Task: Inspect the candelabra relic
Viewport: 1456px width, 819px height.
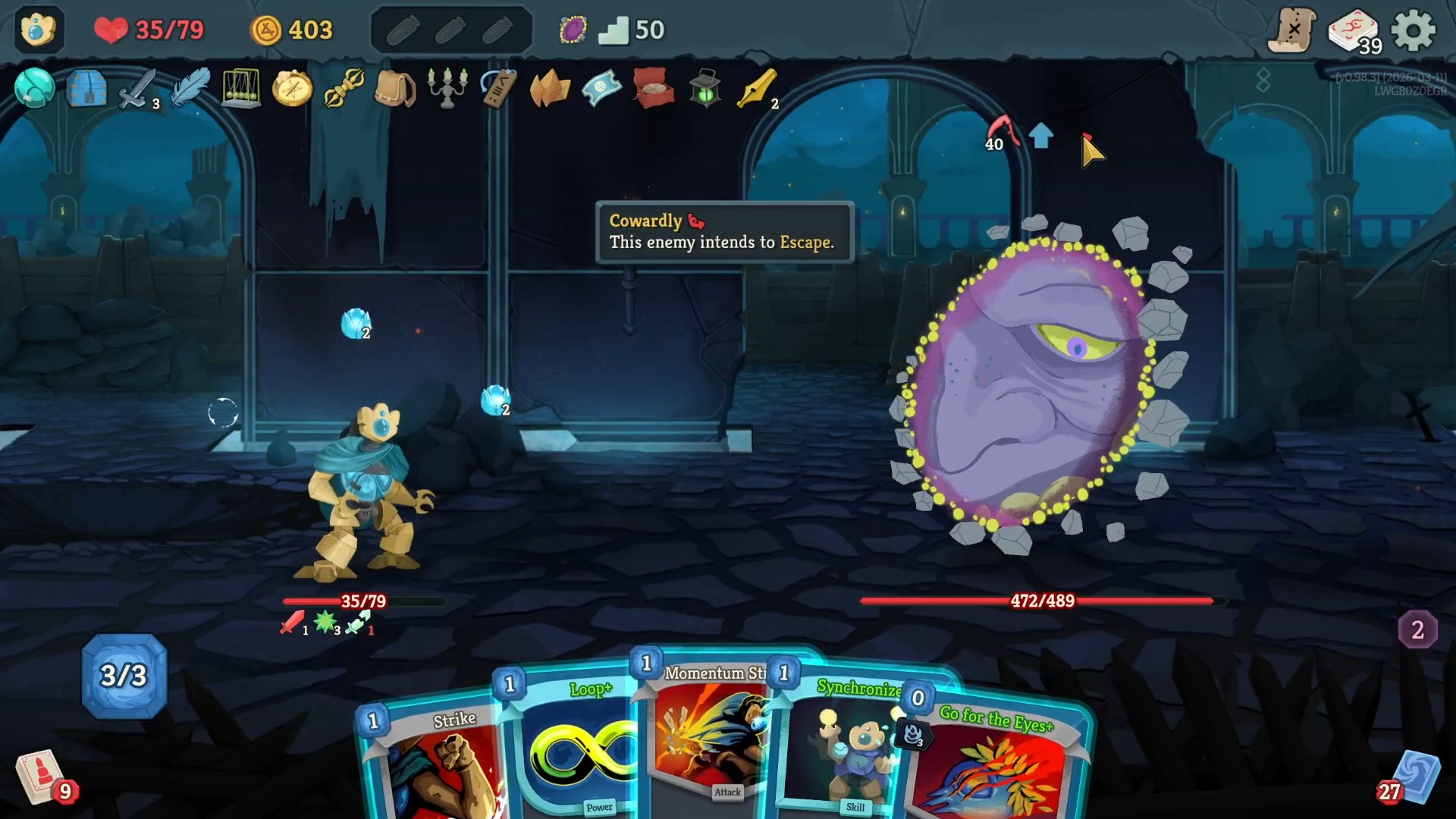Action: point(447,89)
